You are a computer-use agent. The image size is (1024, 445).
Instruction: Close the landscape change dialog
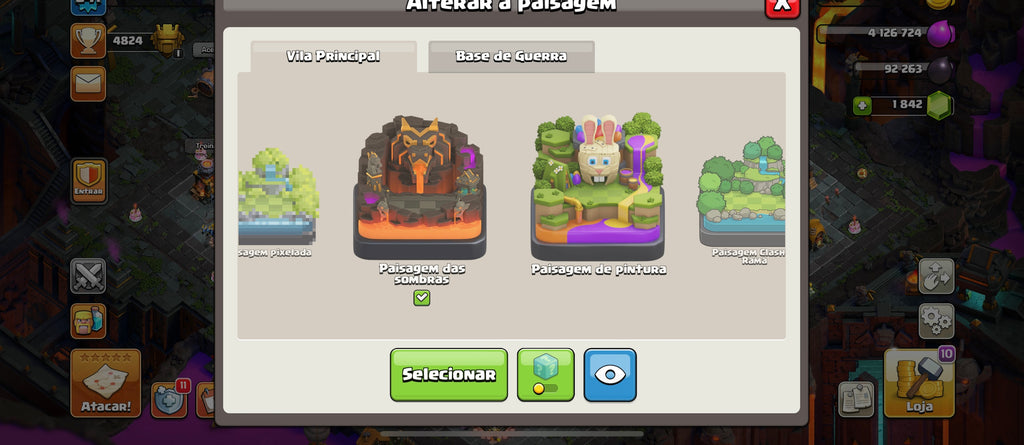pyautogui.click(x=782, y=5)
